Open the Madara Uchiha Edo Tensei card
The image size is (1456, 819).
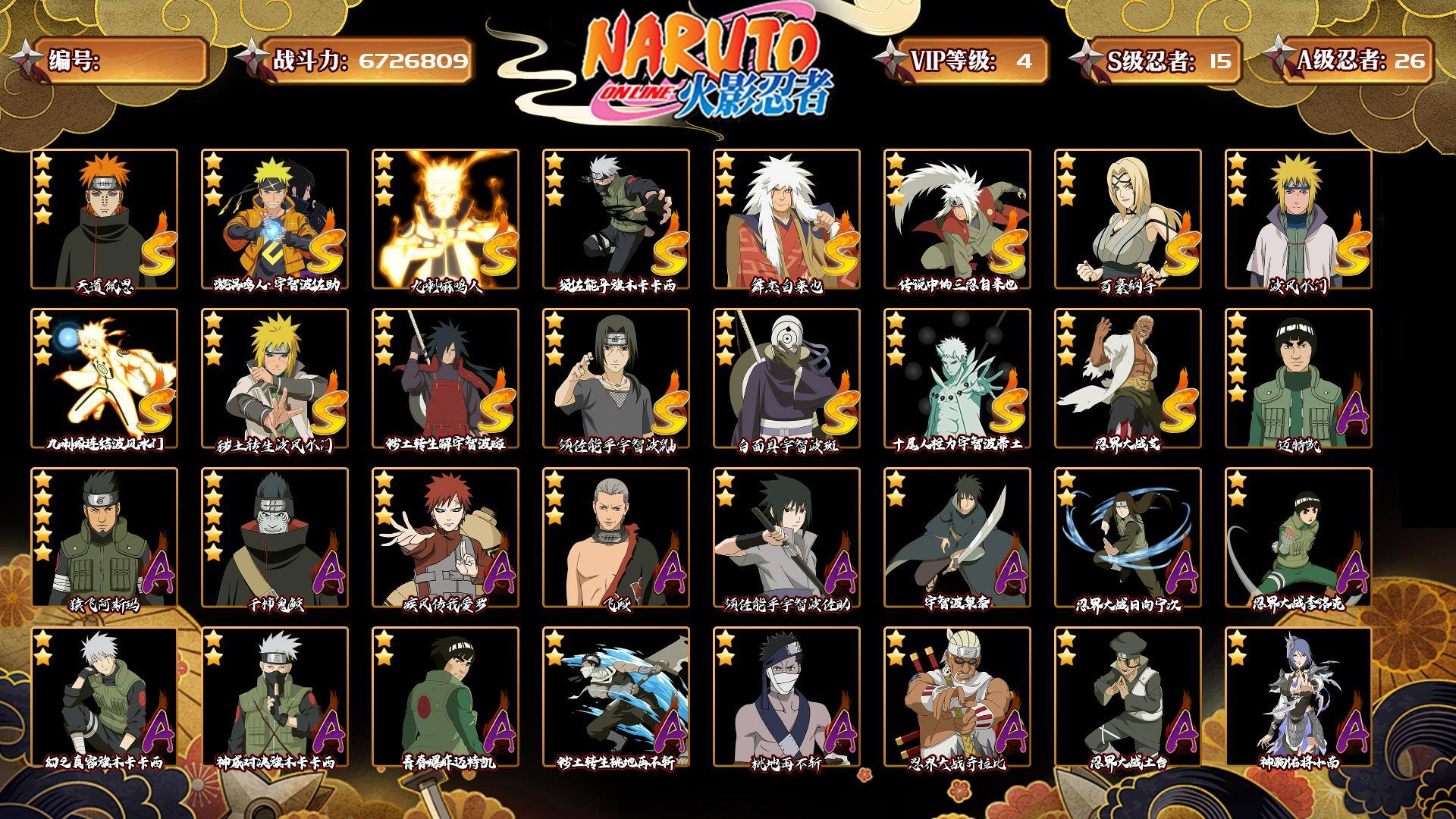[x=445, y=378]
